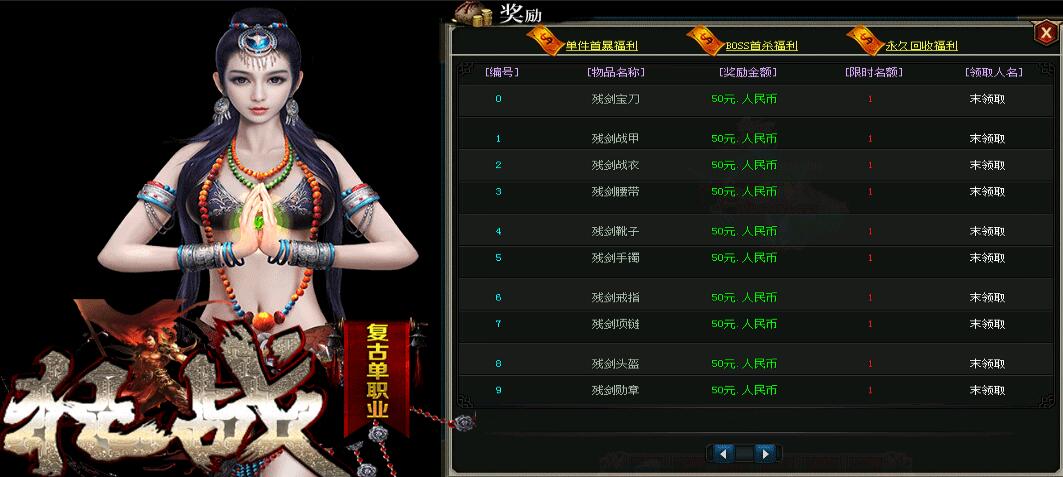Go to the next page with right arrow

[x=765, y=454]
